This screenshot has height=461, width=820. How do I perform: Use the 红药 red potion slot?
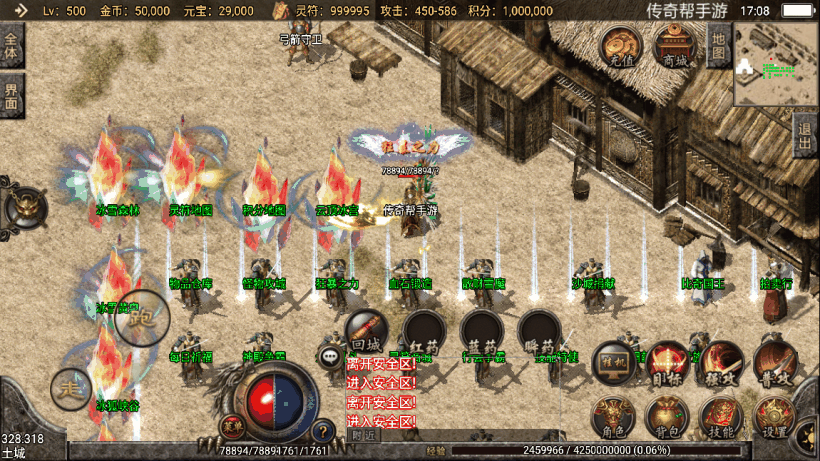coord(421,329)
